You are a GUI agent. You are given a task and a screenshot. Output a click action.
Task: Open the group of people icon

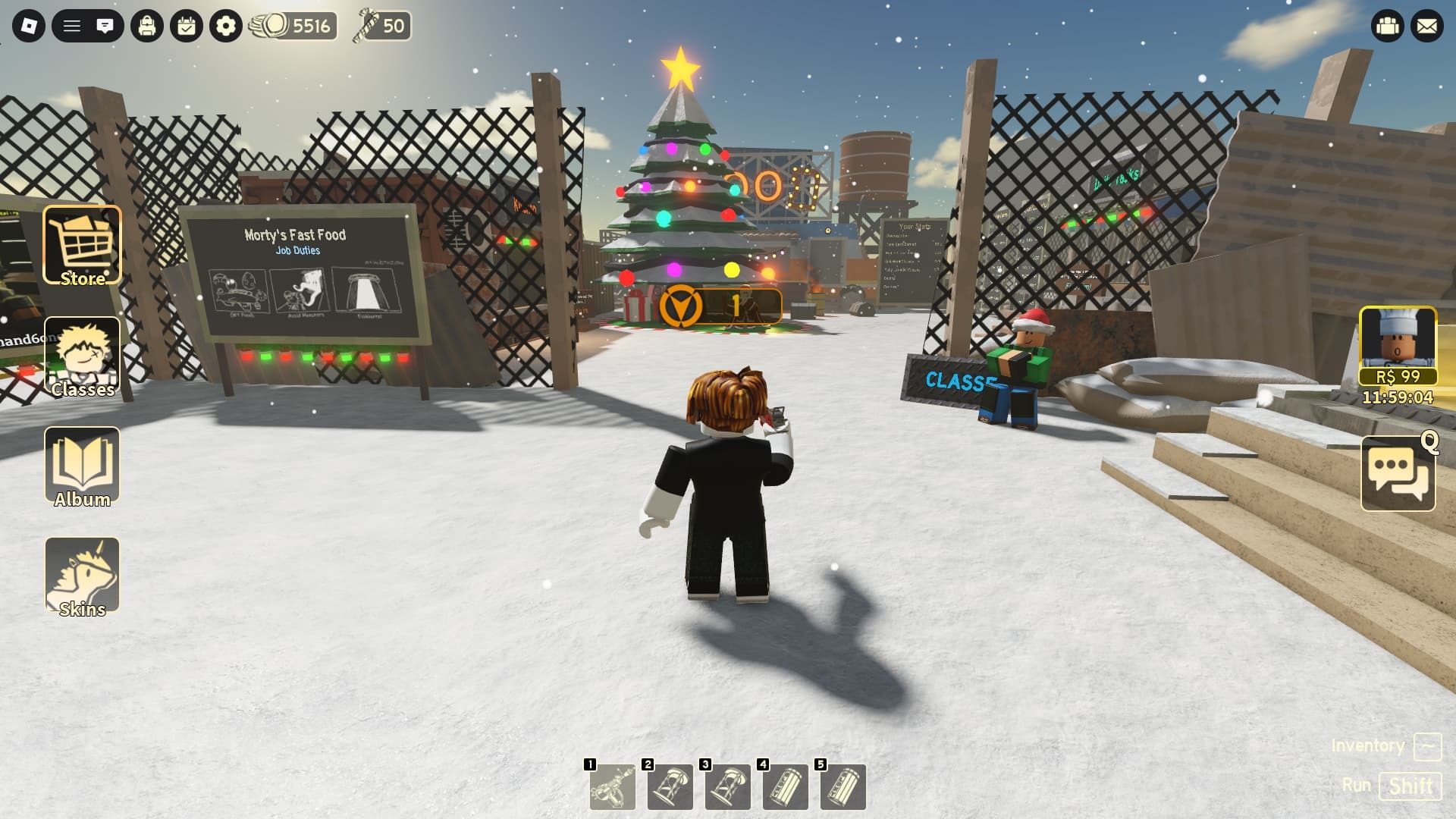click(1388, 27)
